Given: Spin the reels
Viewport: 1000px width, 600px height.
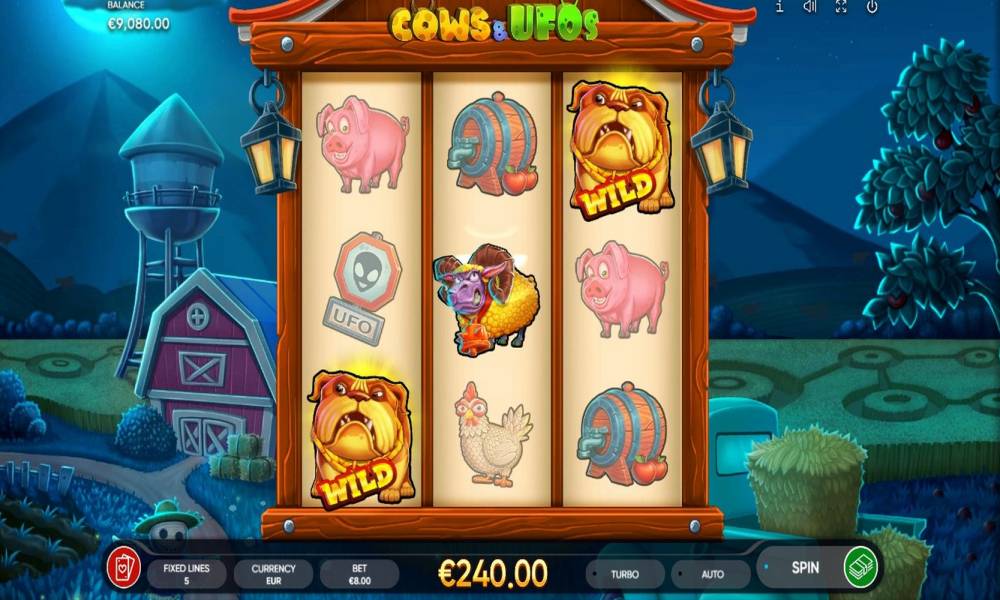Looking at the screenshot, I should [x=805, y=568].
